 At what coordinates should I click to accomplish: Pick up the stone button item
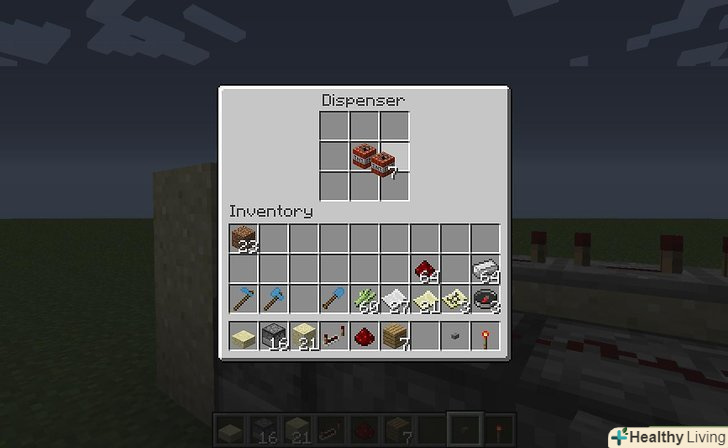click(455, 336)
